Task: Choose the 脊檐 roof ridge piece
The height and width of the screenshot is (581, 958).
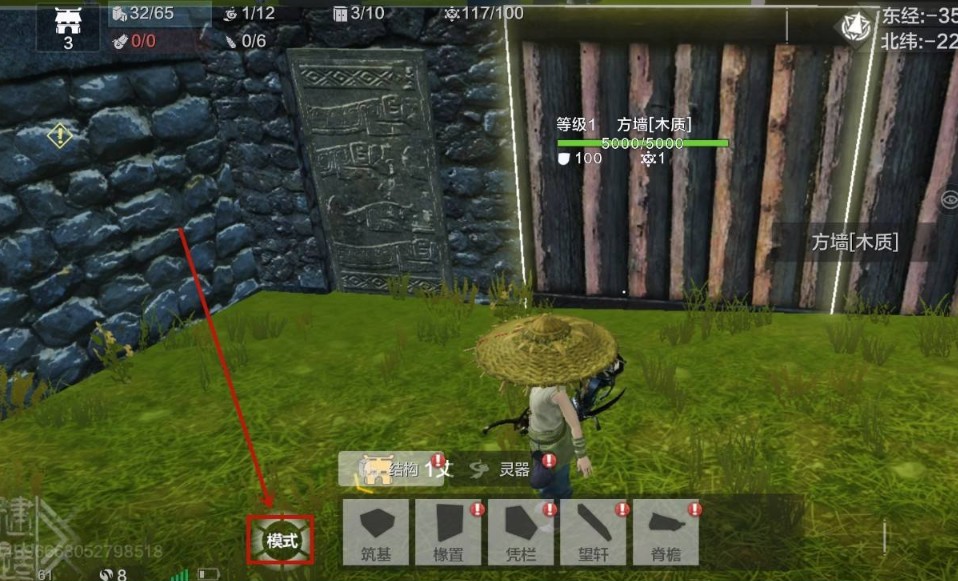Action: point(665,531)
